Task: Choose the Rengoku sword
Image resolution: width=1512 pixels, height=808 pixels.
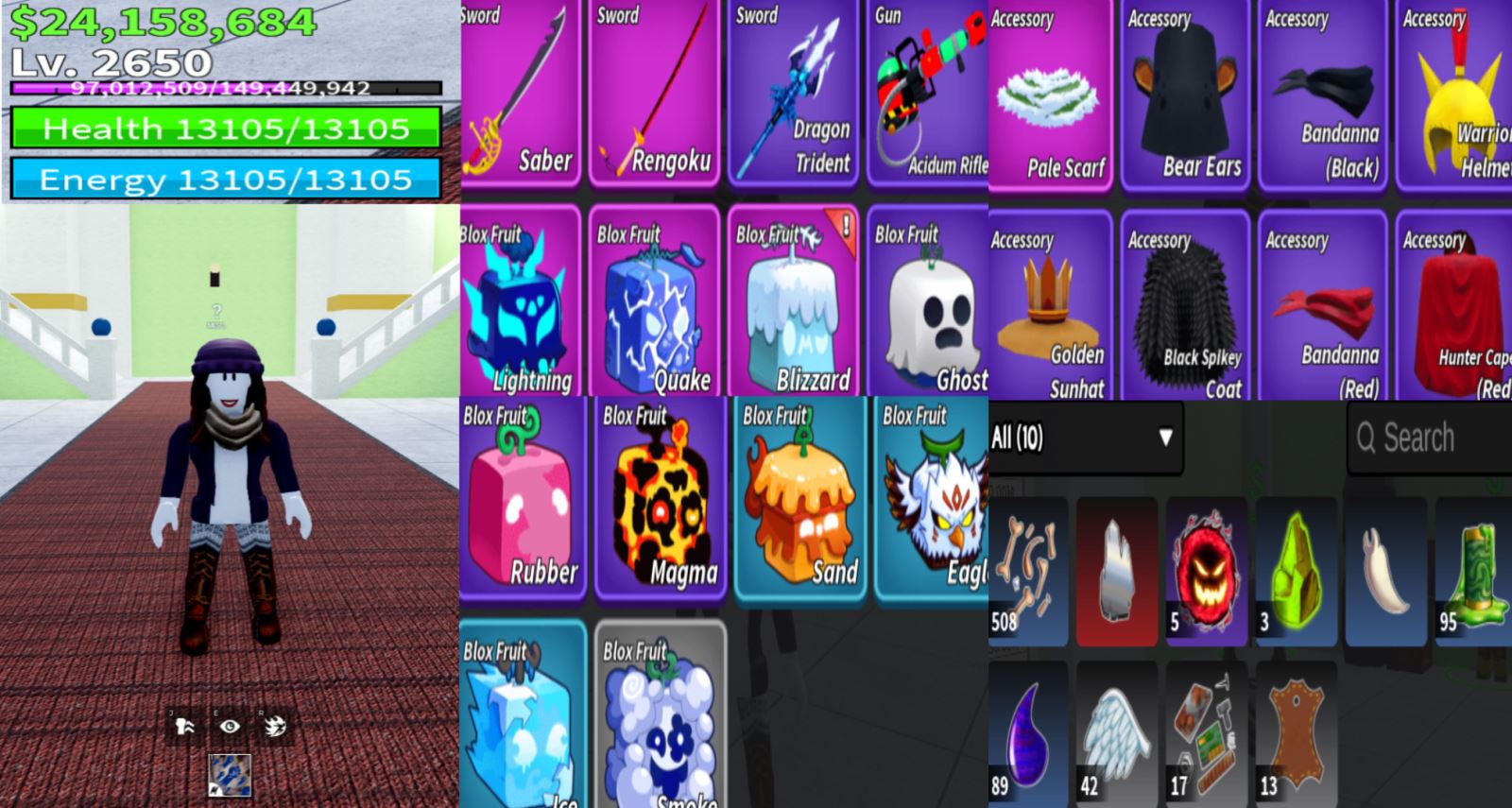Action: click(654, 95)
